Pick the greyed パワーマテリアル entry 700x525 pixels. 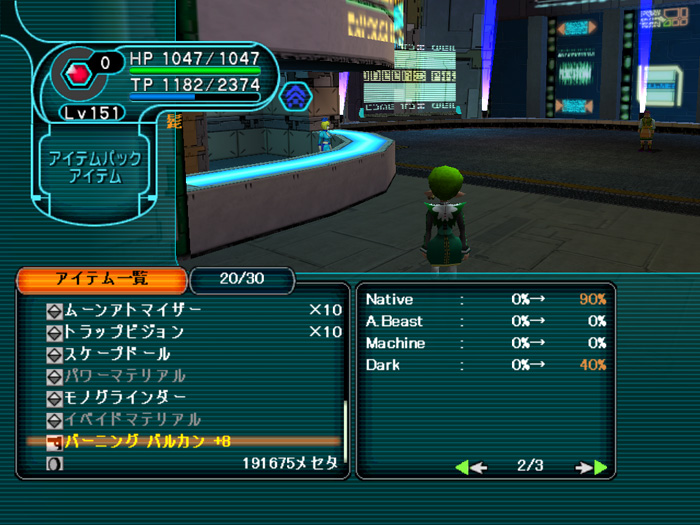click(124, 376)
